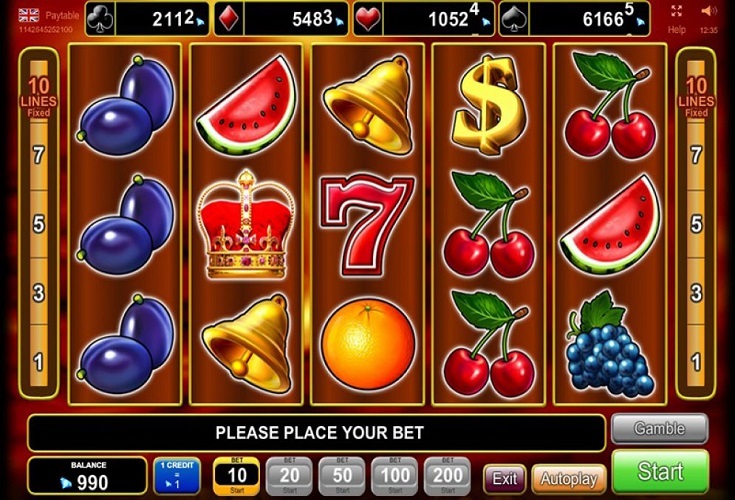
Task: Enable Autoplay mode
Action: tap(568, 477)
